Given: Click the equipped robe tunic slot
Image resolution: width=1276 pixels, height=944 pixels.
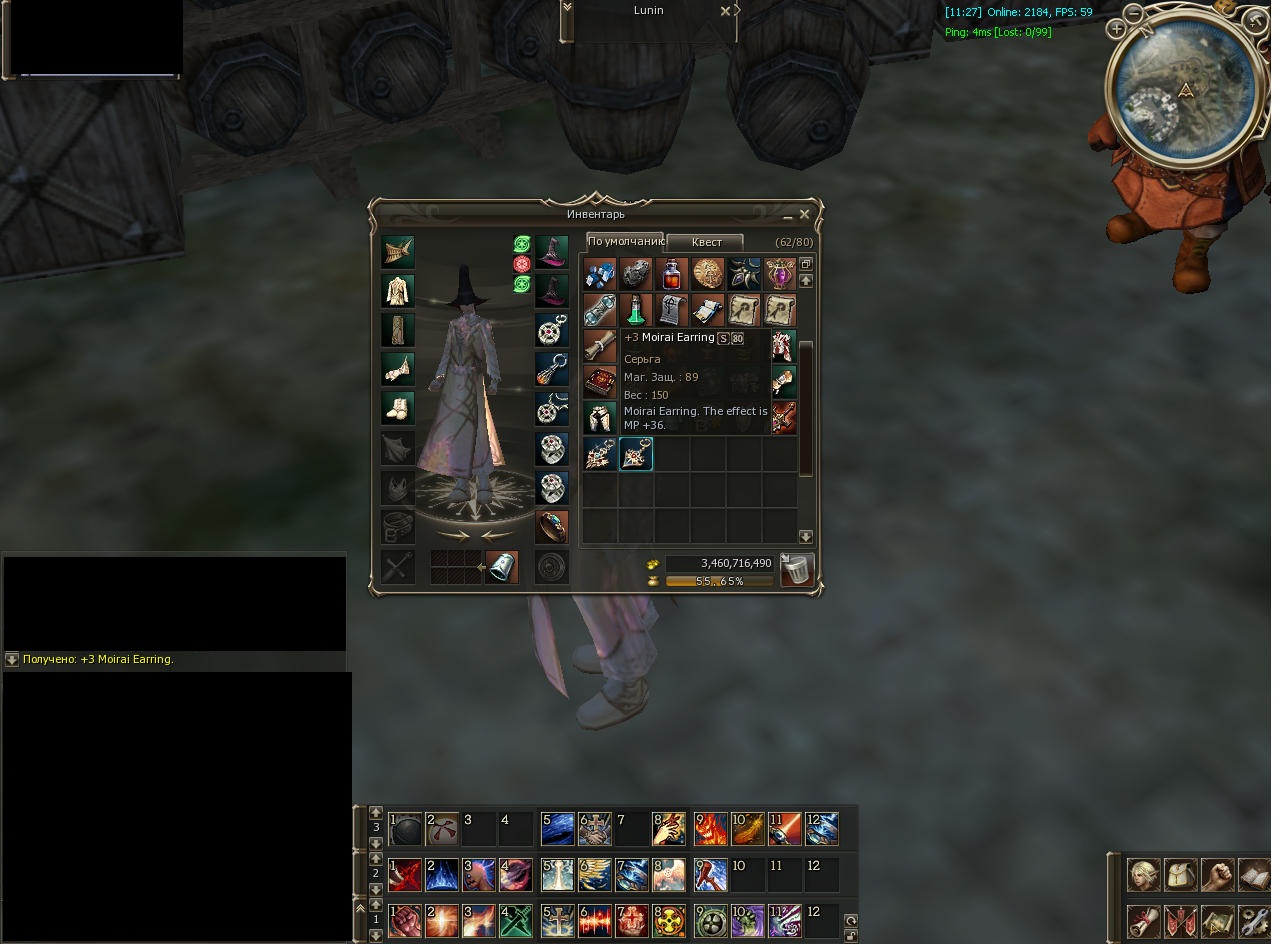Looking at the screenshot, I should pyautogui.click(x=398, y=291).
